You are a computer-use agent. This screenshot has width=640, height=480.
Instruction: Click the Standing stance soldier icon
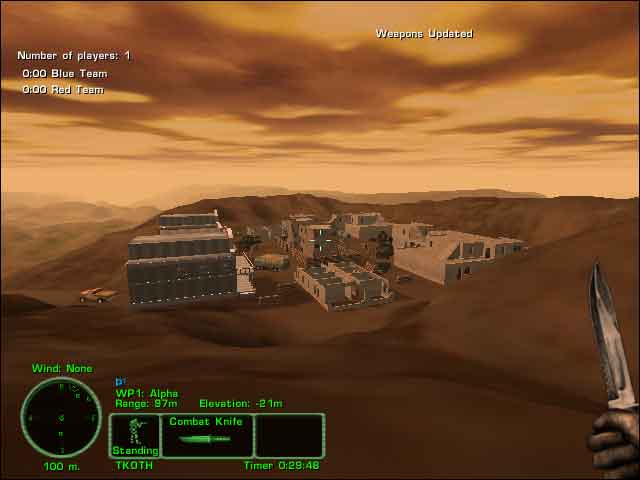pyautogui.click(x=134, y=432)
